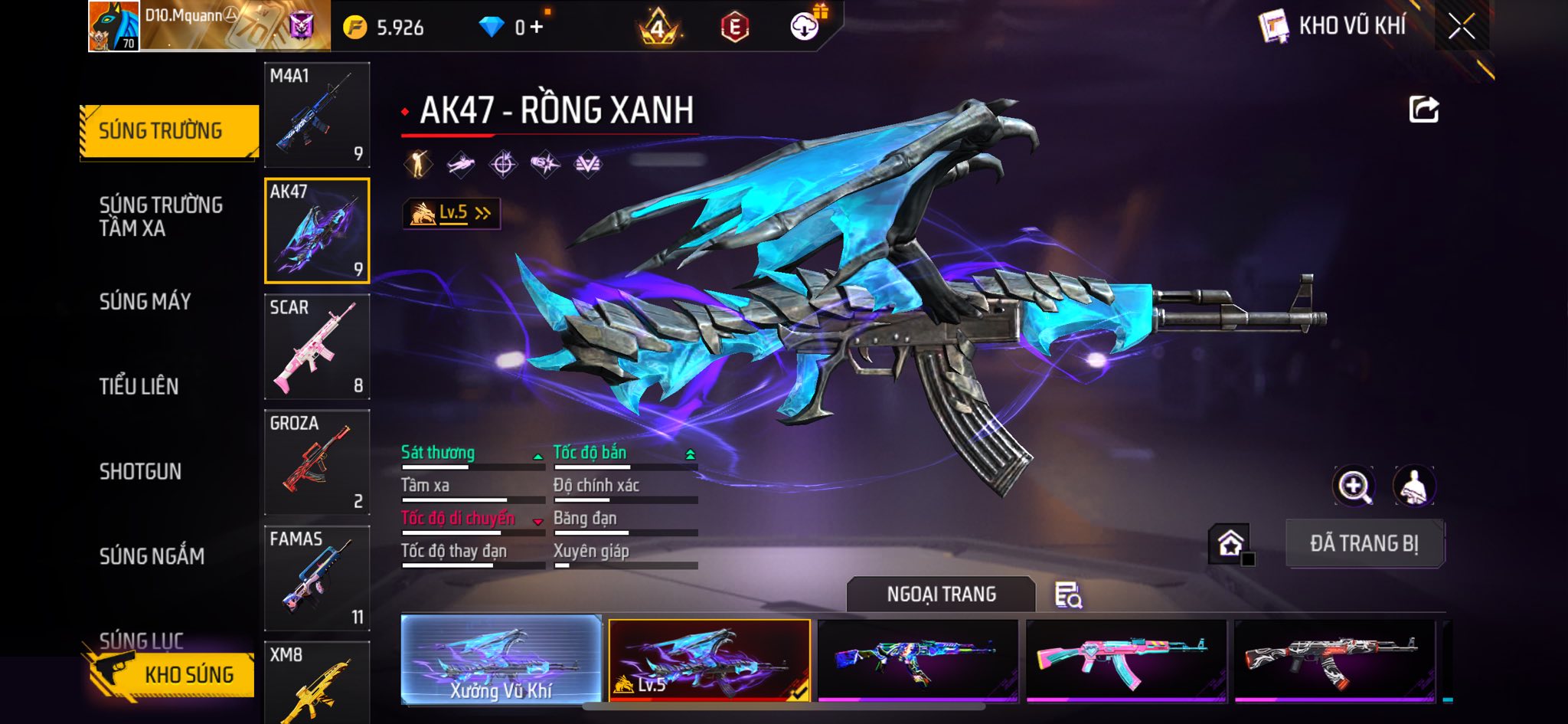This screenshot has height=724, width=1568.
Task: Add diamonds with the plus button
Action: pyautogui.click(x=537, y=28)
